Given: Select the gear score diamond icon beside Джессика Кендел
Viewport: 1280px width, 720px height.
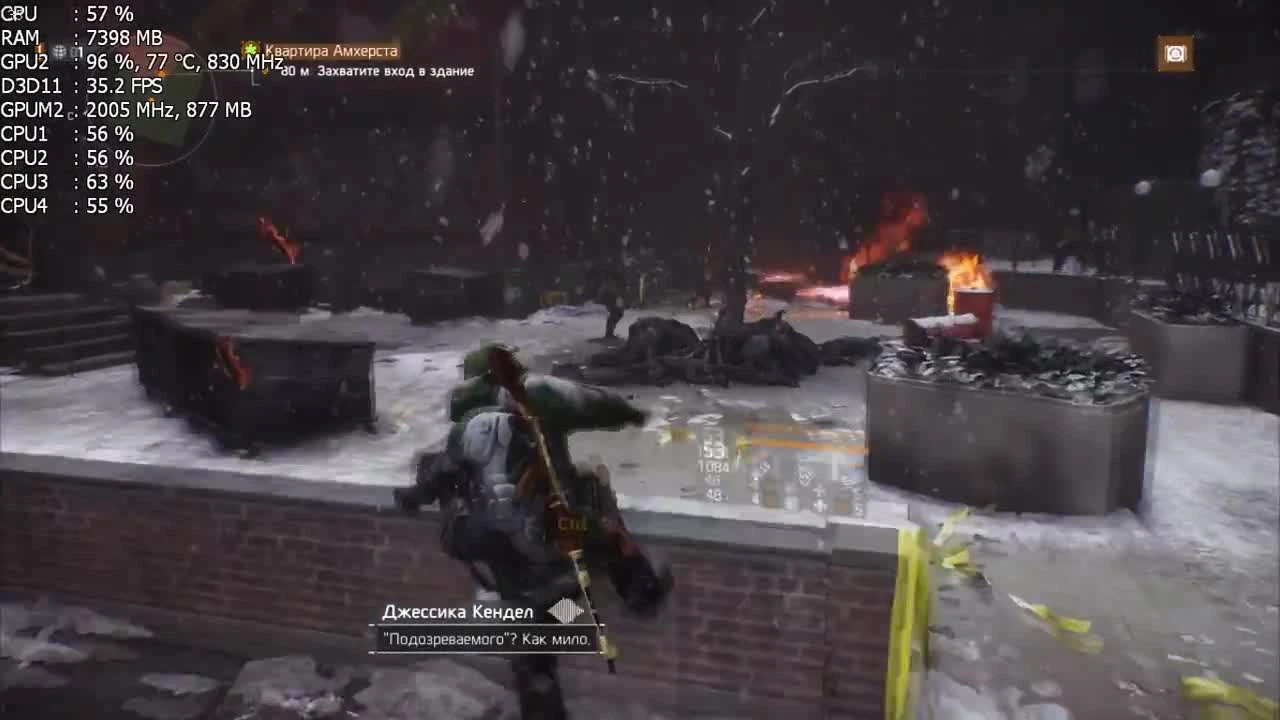Looking at the screenshot, I should [563, 610].
